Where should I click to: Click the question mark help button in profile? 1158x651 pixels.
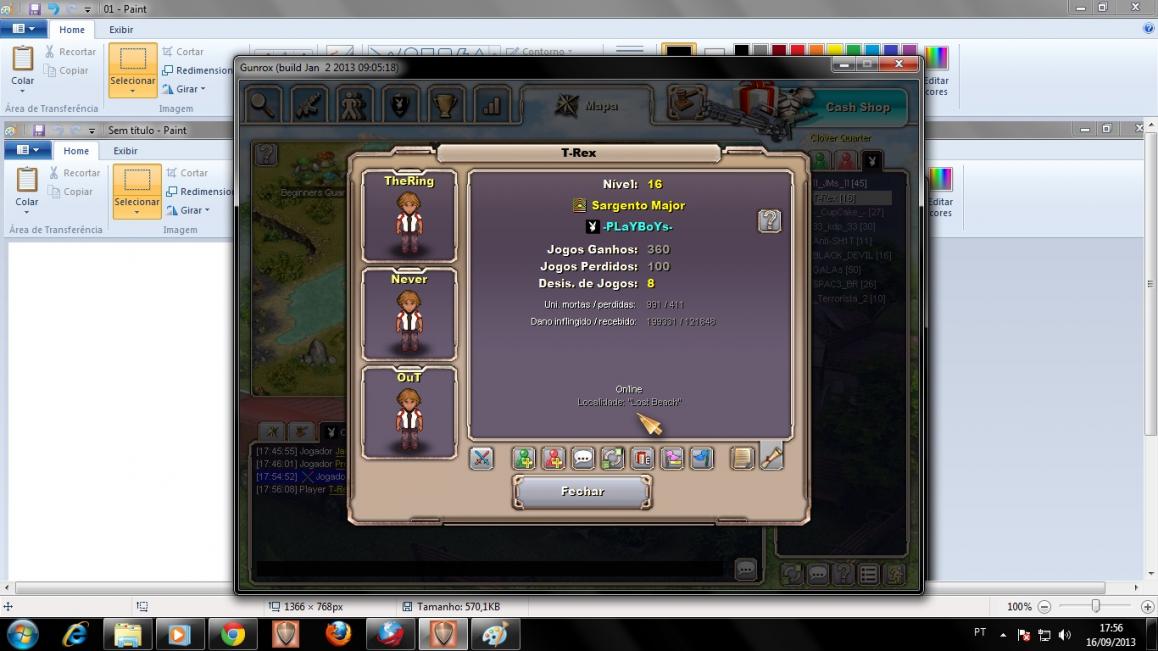[769, 221]
